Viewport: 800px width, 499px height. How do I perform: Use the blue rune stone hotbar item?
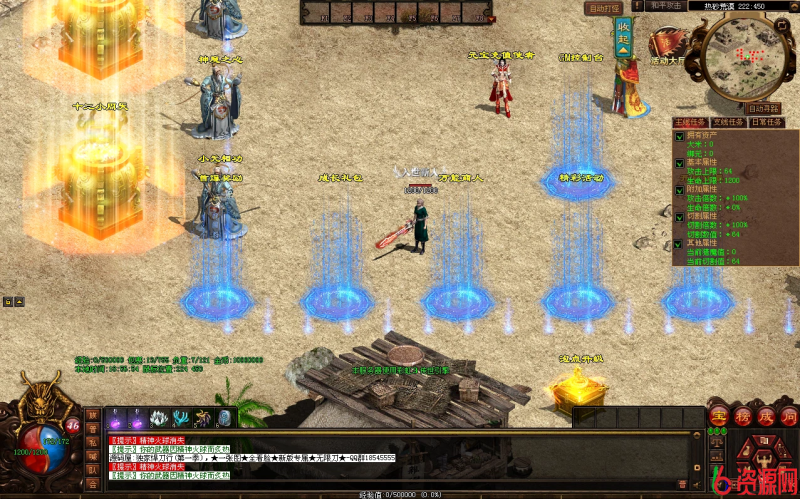point(224,418)
